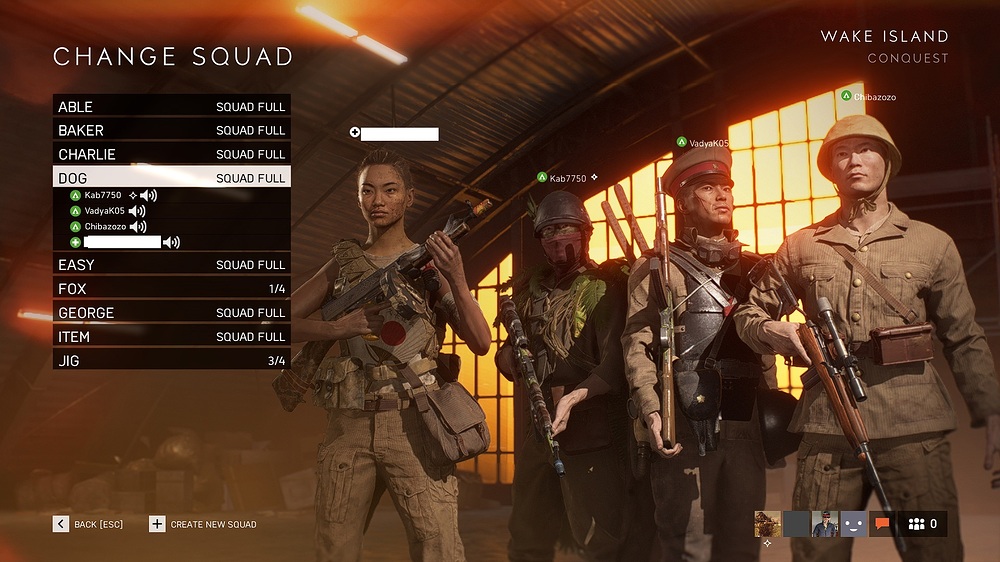Click the CHARLIE squad row
Screen dimensions: 1000x562
point(171,154)
